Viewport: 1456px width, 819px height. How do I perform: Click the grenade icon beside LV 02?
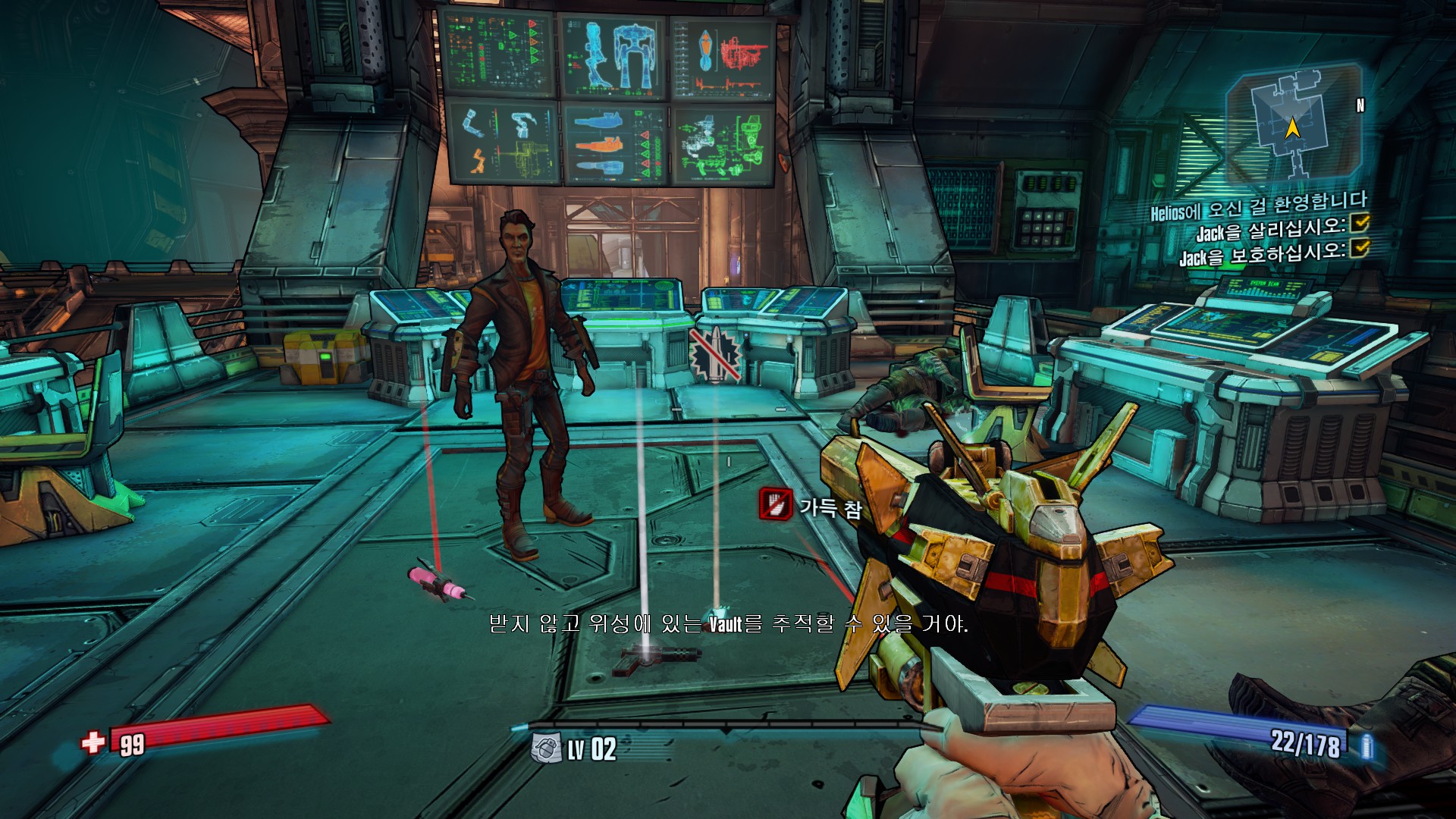click(546, 748)
